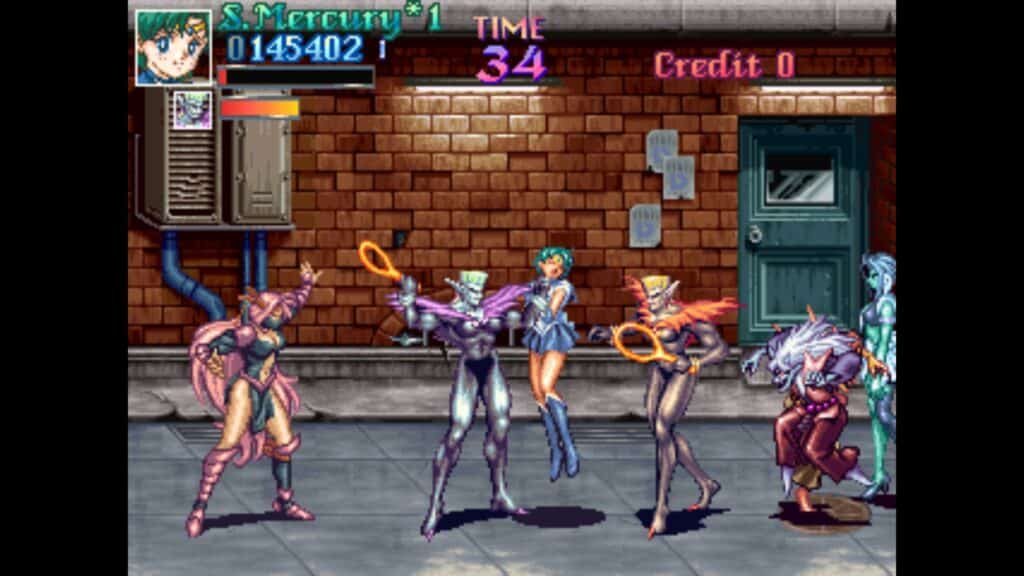Select the small enemy target portrait
The width and height of the screenshot is (1024, 576).
[x=192, y=109]
